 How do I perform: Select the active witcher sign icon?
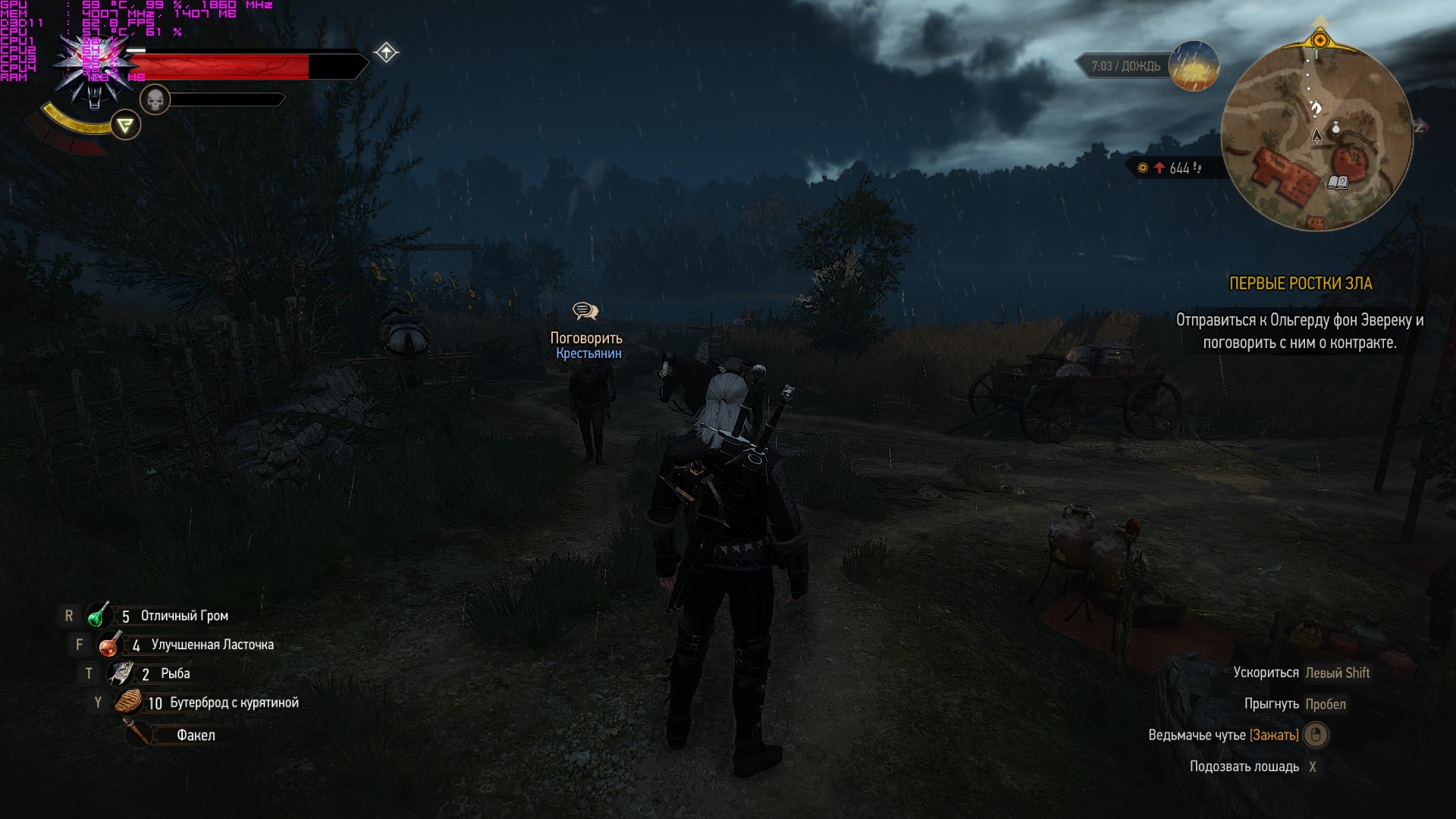126,125
